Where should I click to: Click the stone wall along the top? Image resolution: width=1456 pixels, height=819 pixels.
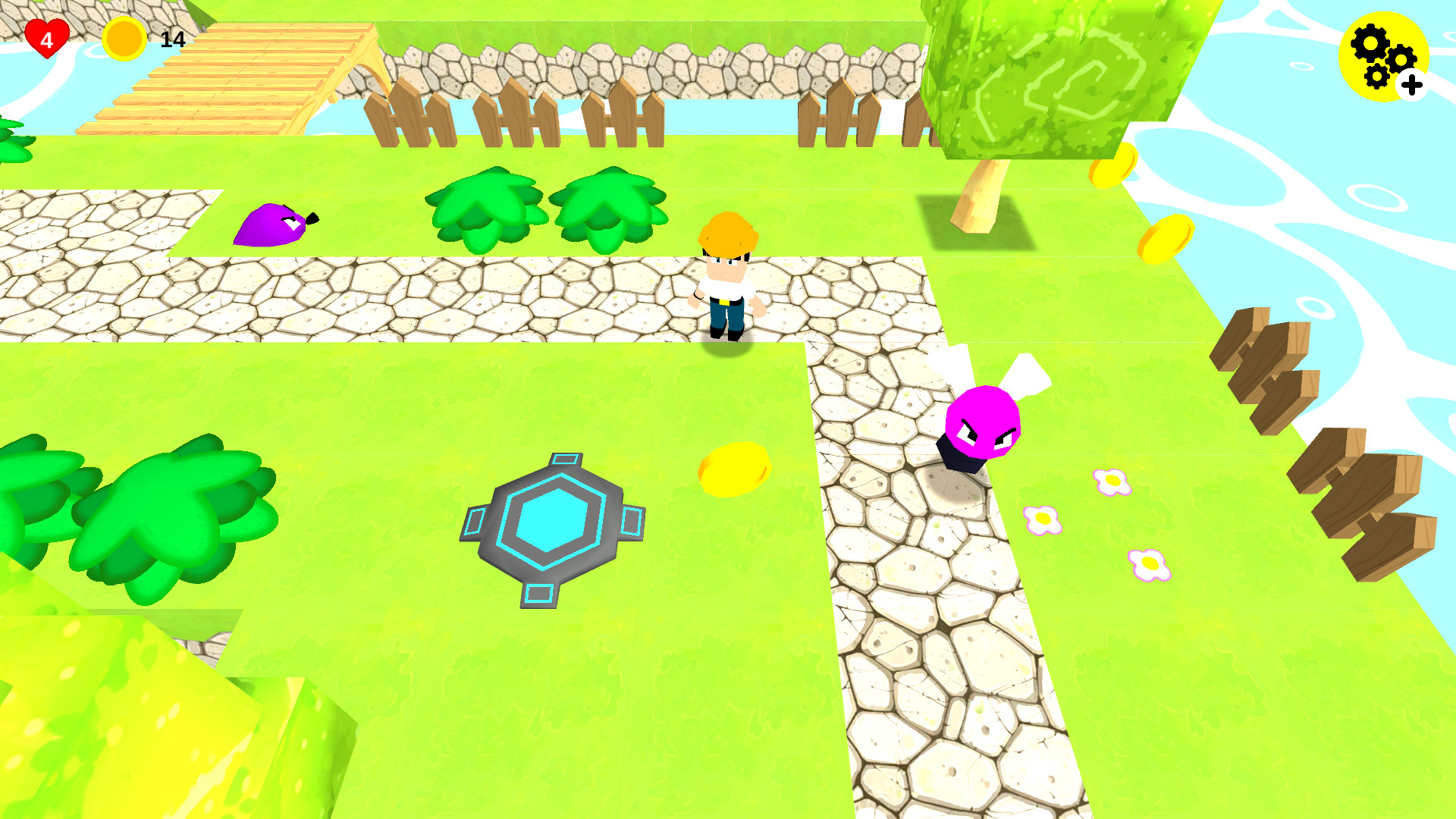click(645, 64)
